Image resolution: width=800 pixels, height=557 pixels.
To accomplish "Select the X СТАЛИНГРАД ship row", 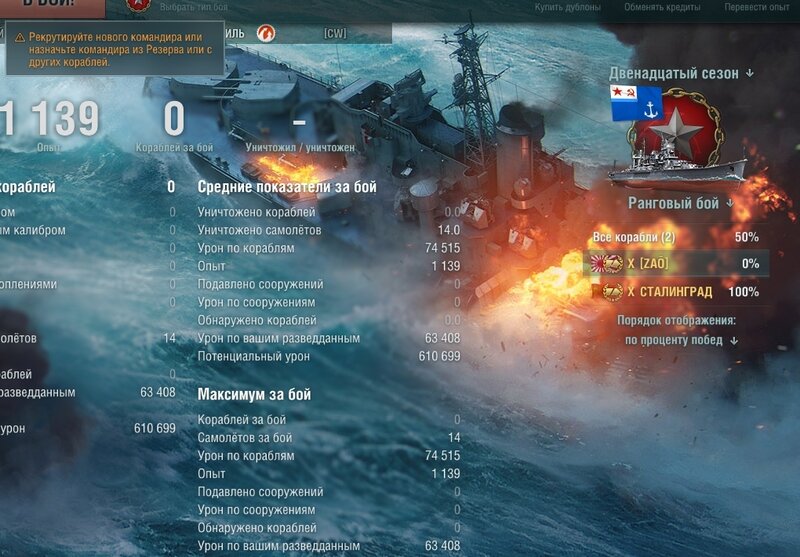I will [676, 291].
